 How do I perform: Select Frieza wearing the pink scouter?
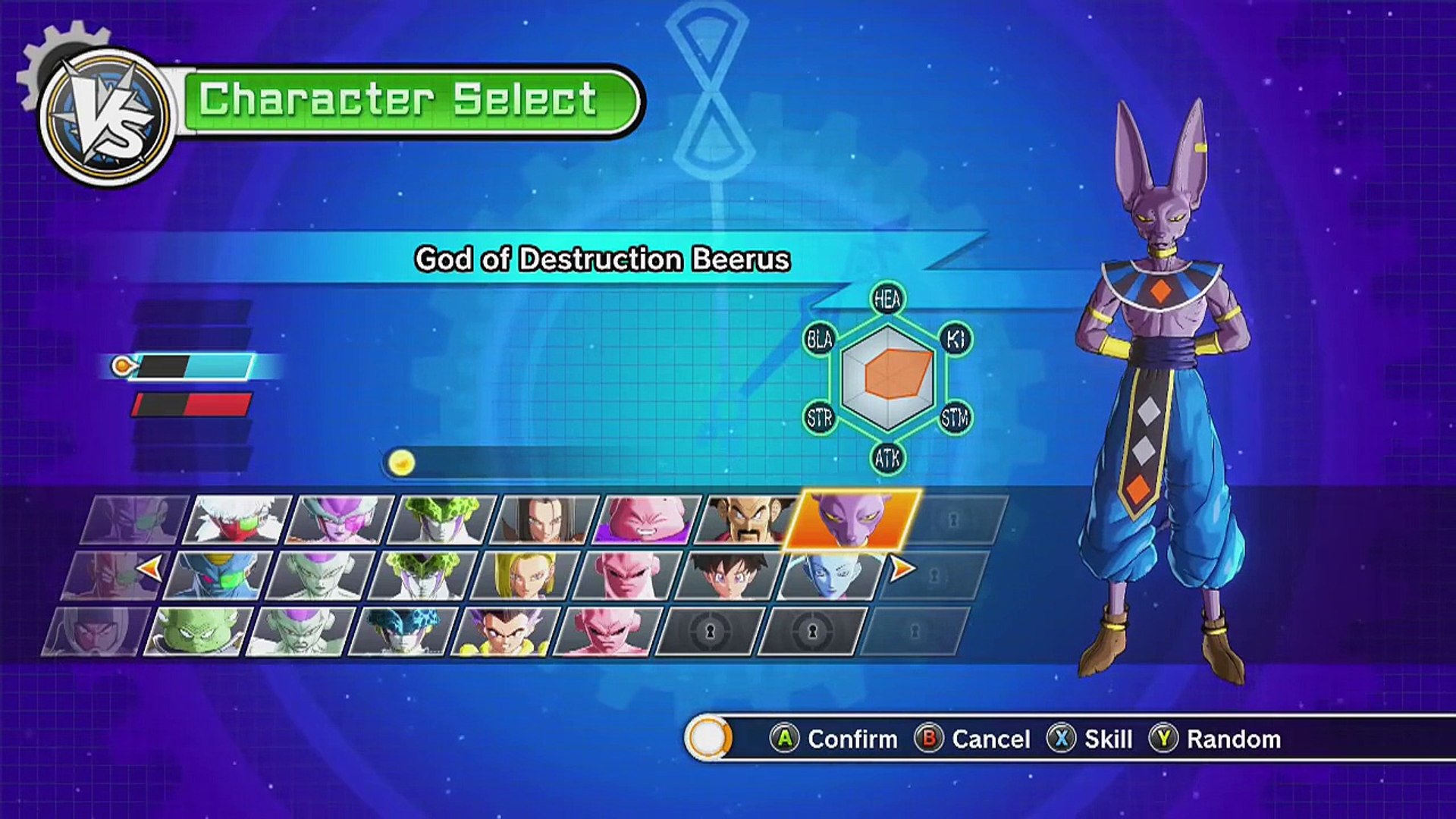pos(339,520)
